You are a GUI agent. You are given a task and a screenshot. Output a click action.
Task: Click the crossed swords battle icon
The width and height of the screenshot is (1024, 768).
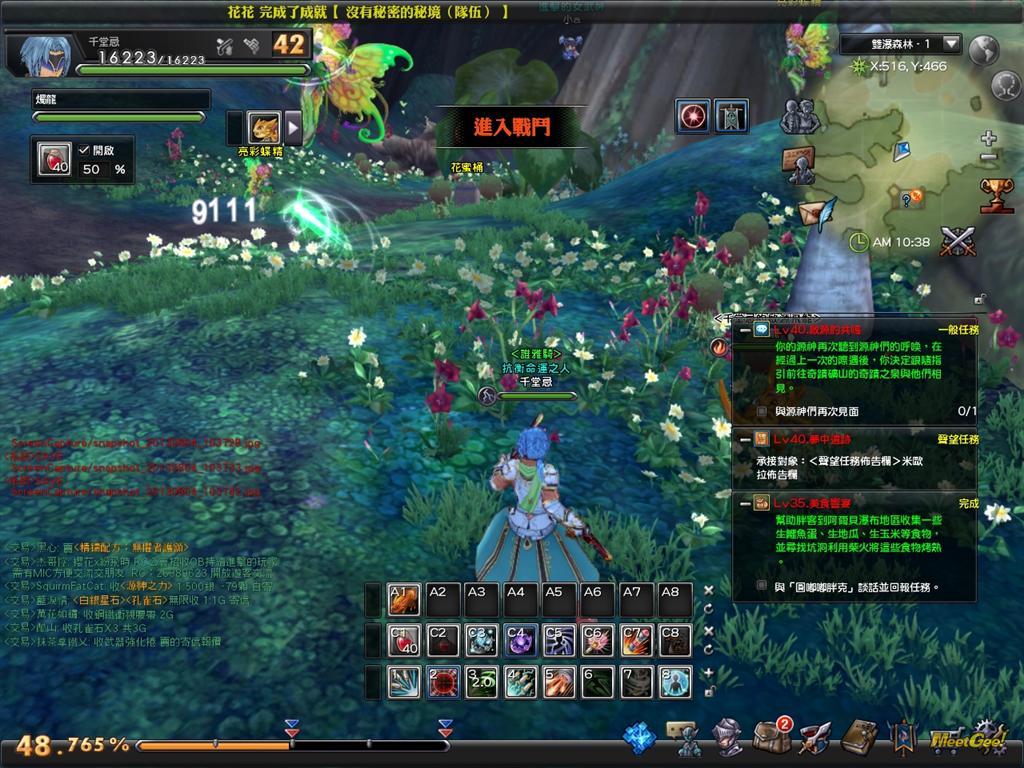(x=958, y=242)
